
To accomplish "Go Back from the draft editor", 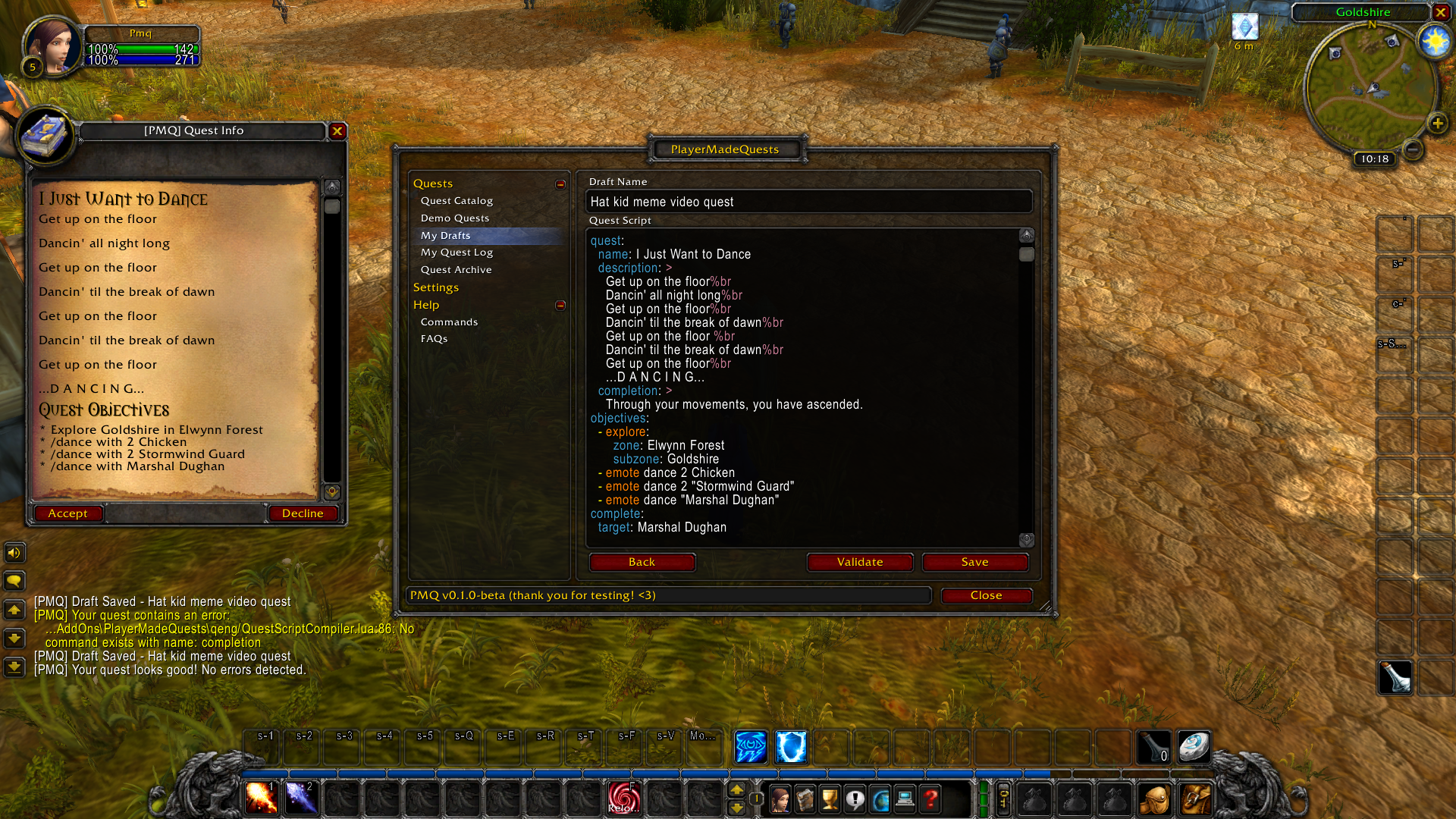I will [x=642, y=562].
